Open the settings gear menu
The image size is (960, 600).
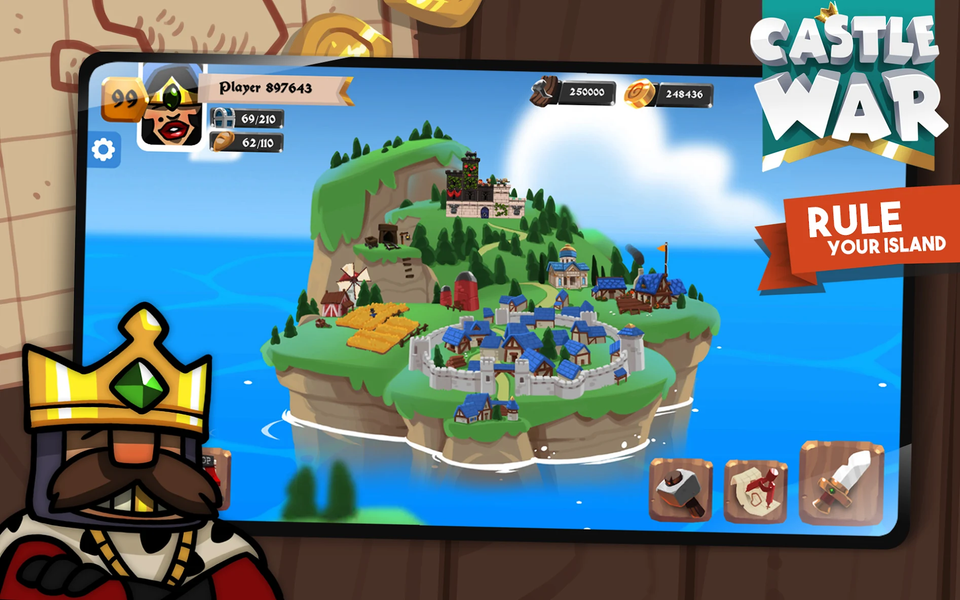pyautogui.click(x=104, y=151)
